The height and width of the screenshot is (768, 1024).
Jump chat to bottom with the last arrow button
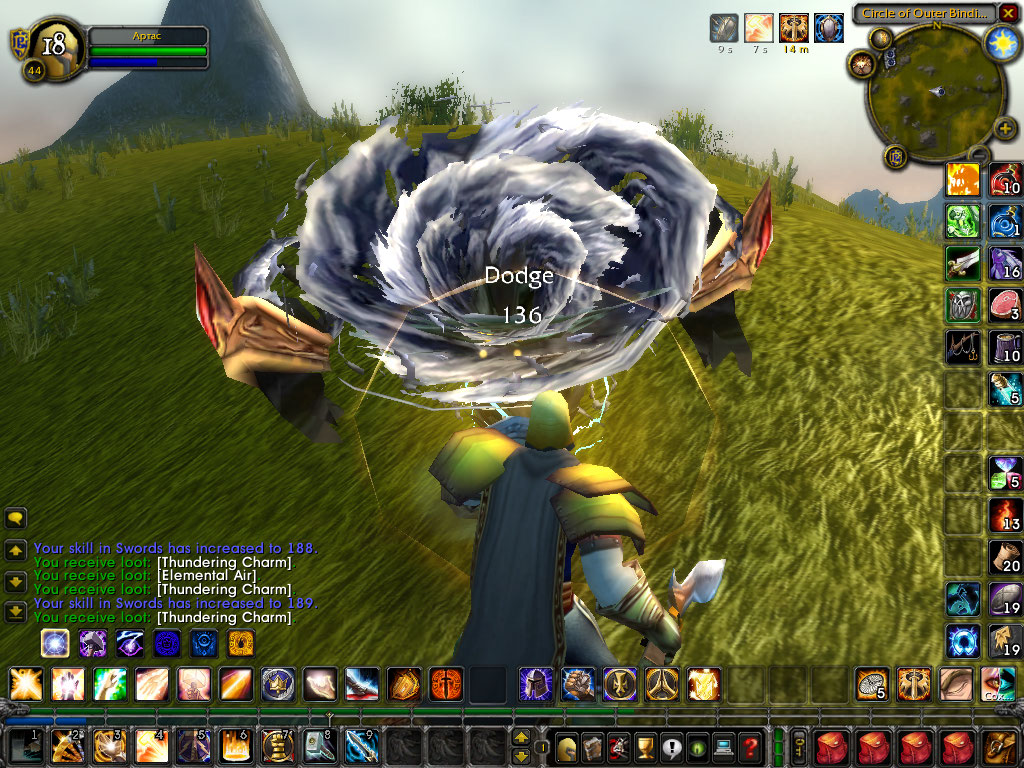pyautogui.click(x=16, y=611)
